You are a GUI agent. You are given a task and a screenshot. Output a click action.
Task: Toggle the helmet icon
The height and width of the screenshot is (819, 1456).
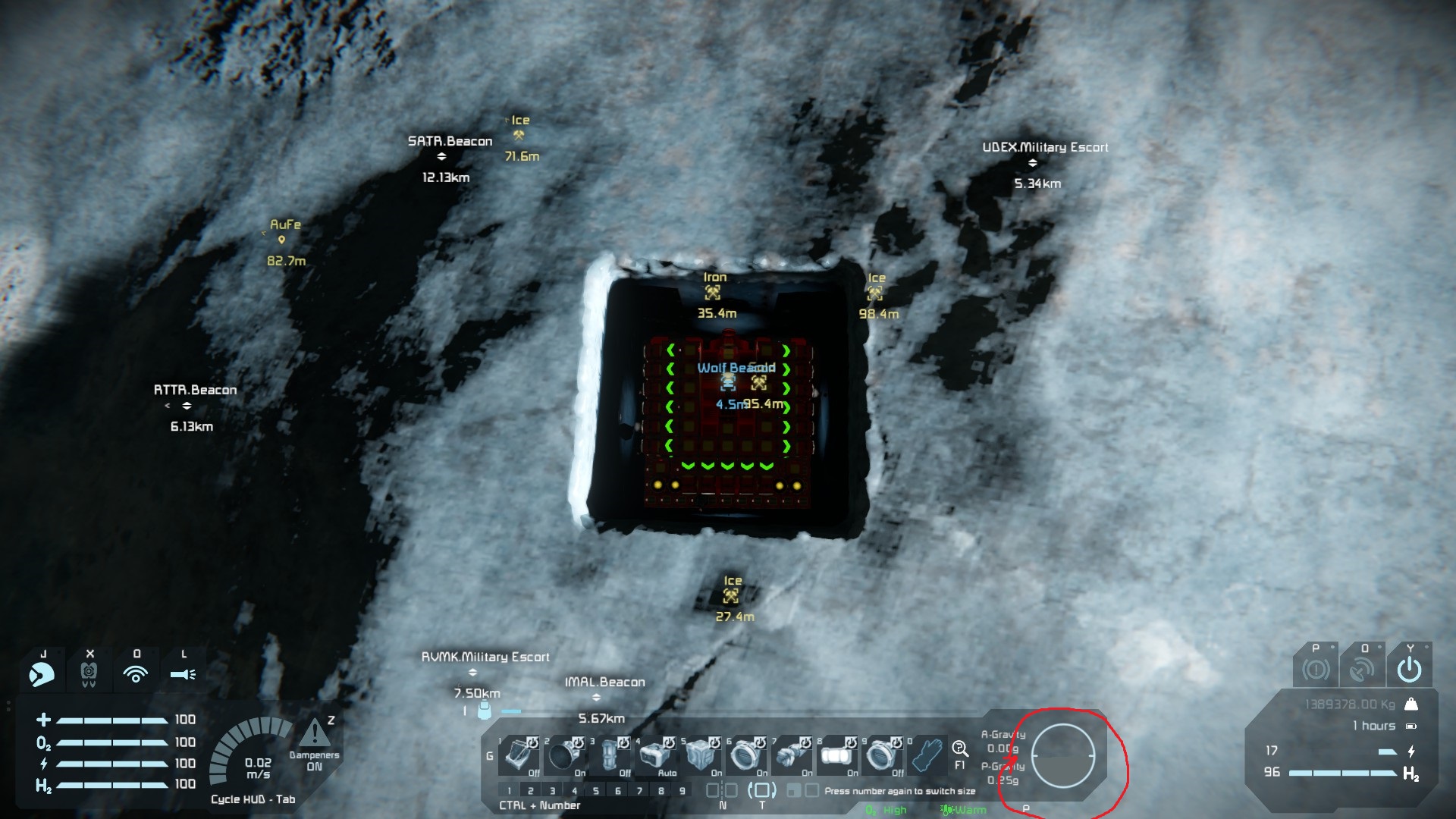click(x=42, y=673)
